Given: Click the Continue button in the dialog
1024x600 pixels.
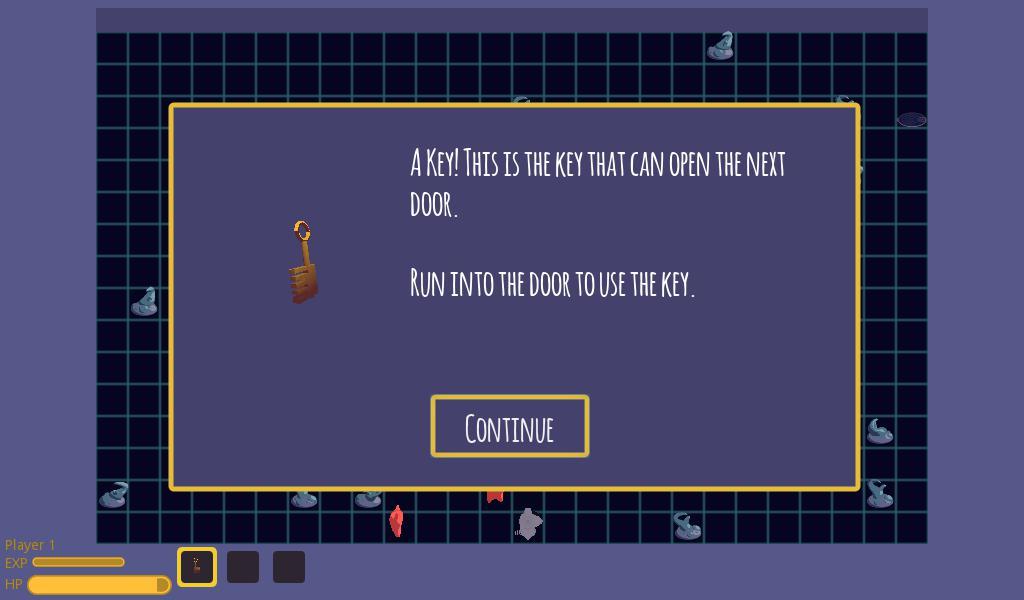Looking at the screenshot, I should pos(509,427).
